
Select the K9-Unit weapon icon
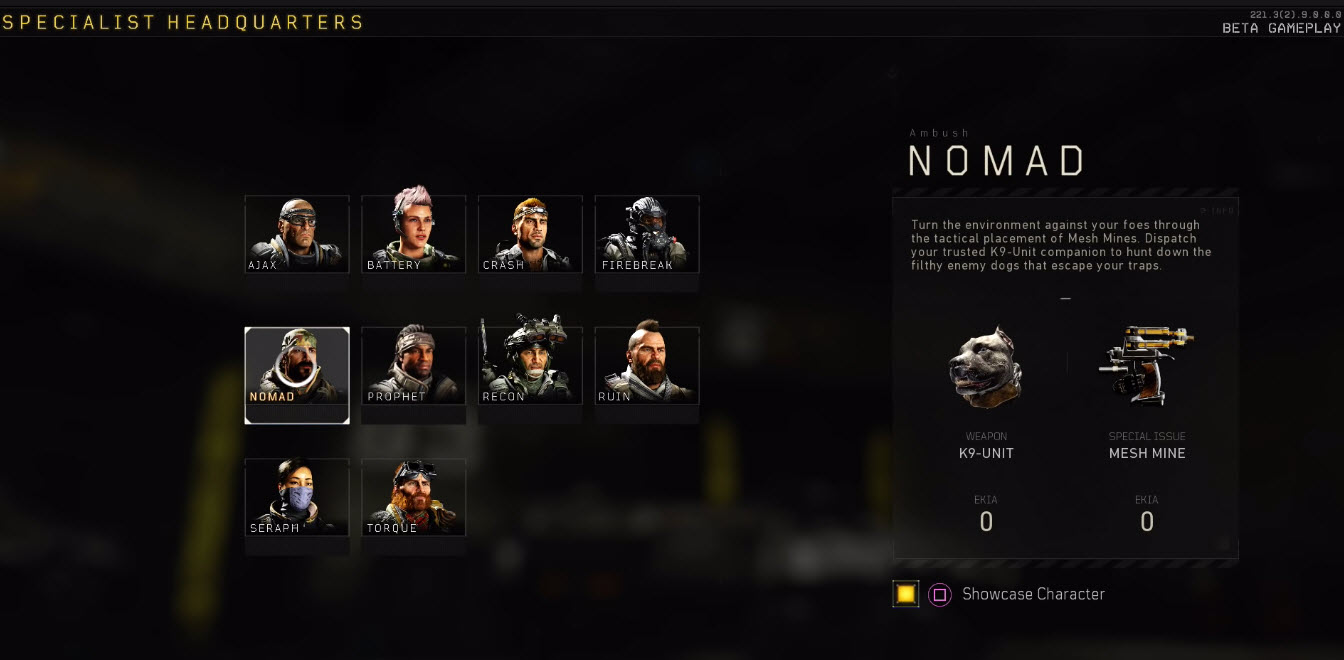985,367
